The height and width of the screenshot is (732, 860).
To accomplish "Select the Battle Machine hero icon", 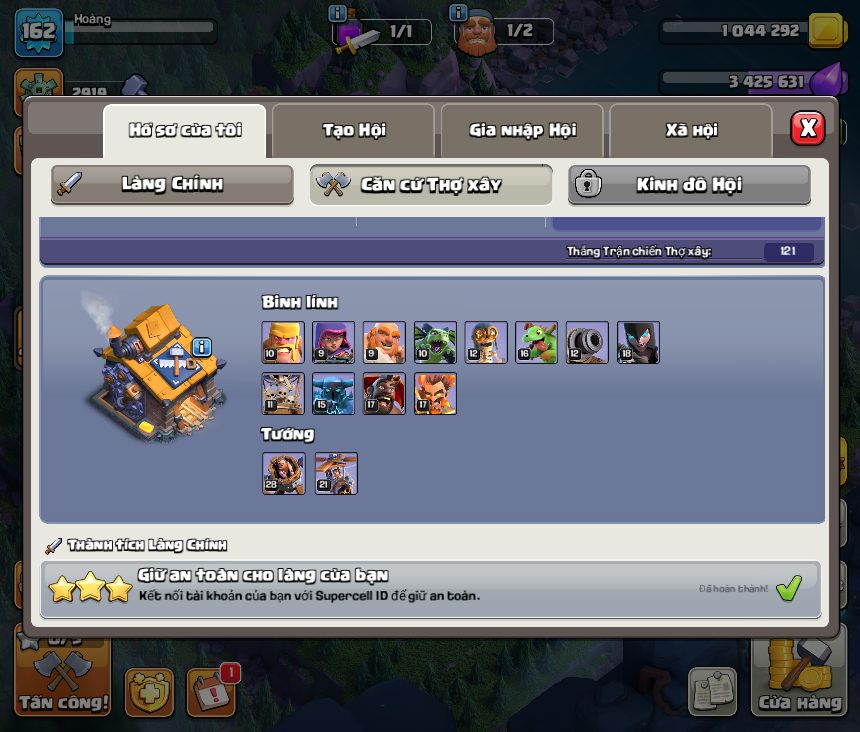I will tap(283, 473).
